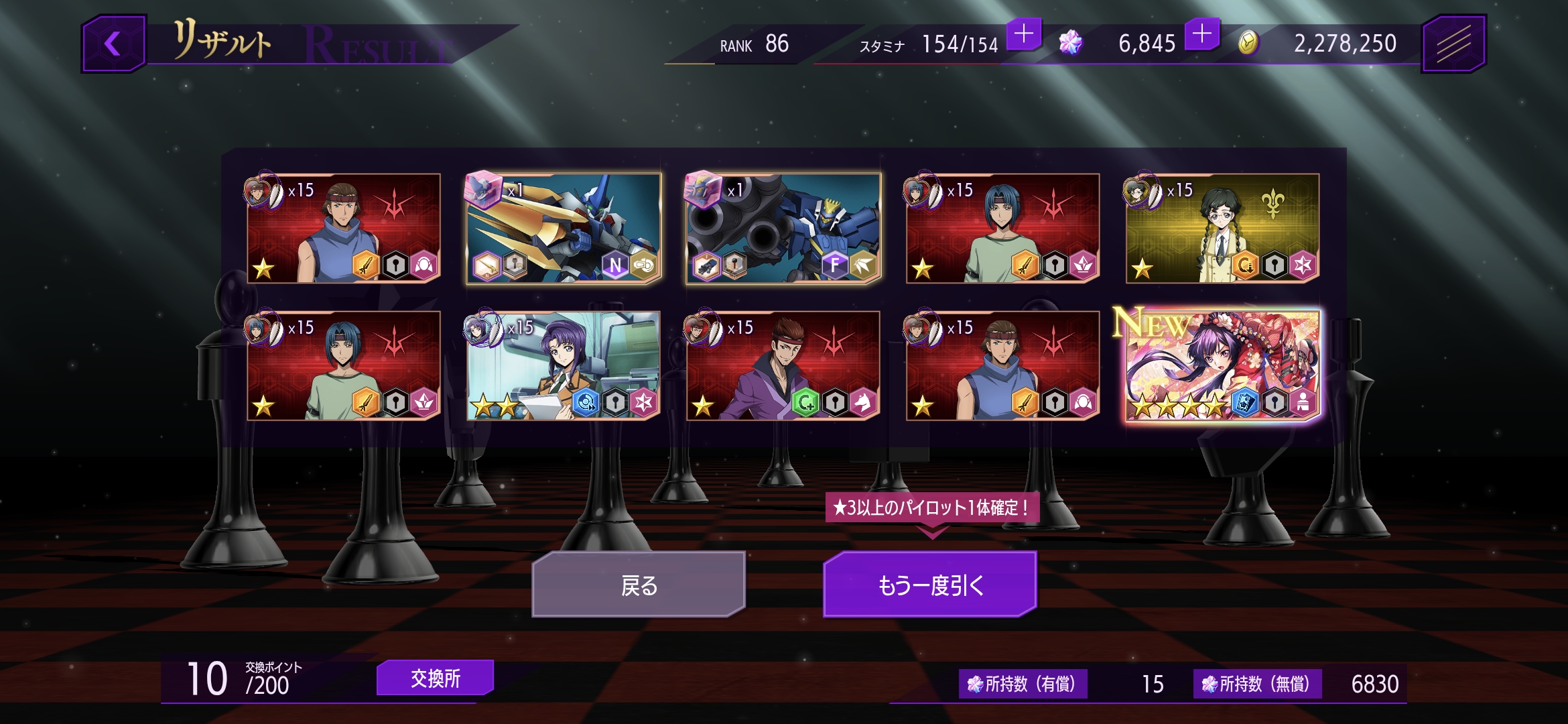This screenshot has height=724, width=1568.
Task: Select the NEW four-star kimono girl card
Action: [1222, 366]
